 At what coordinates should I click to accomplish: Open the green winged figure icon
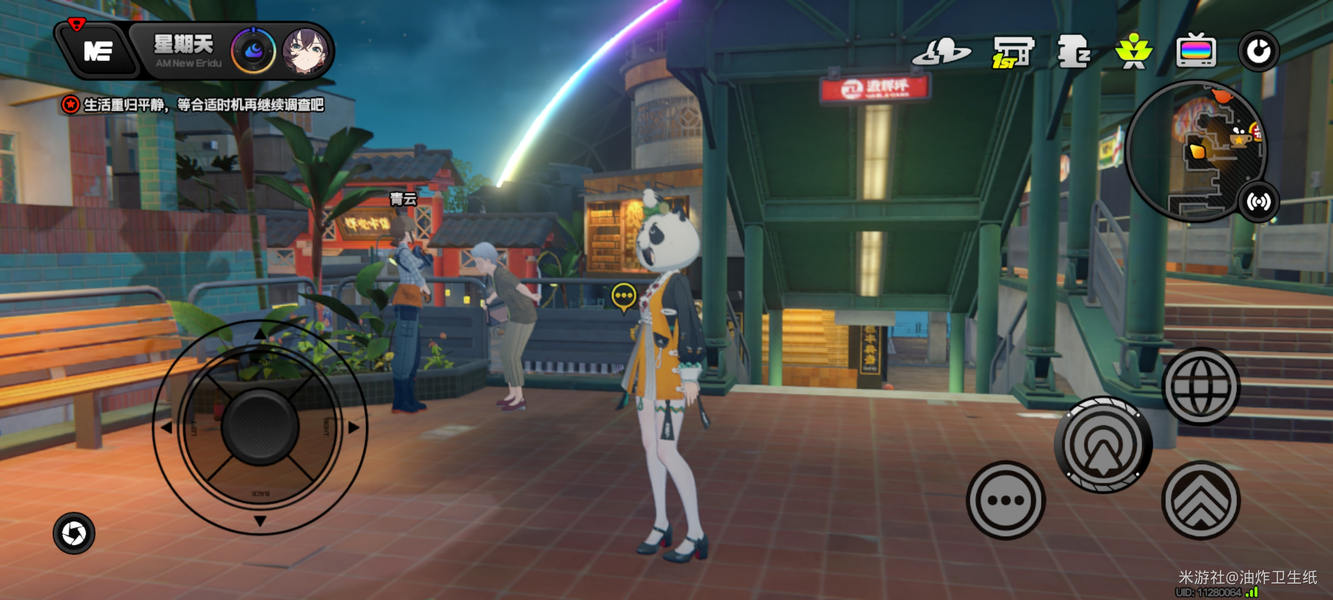coord(1133,51)
